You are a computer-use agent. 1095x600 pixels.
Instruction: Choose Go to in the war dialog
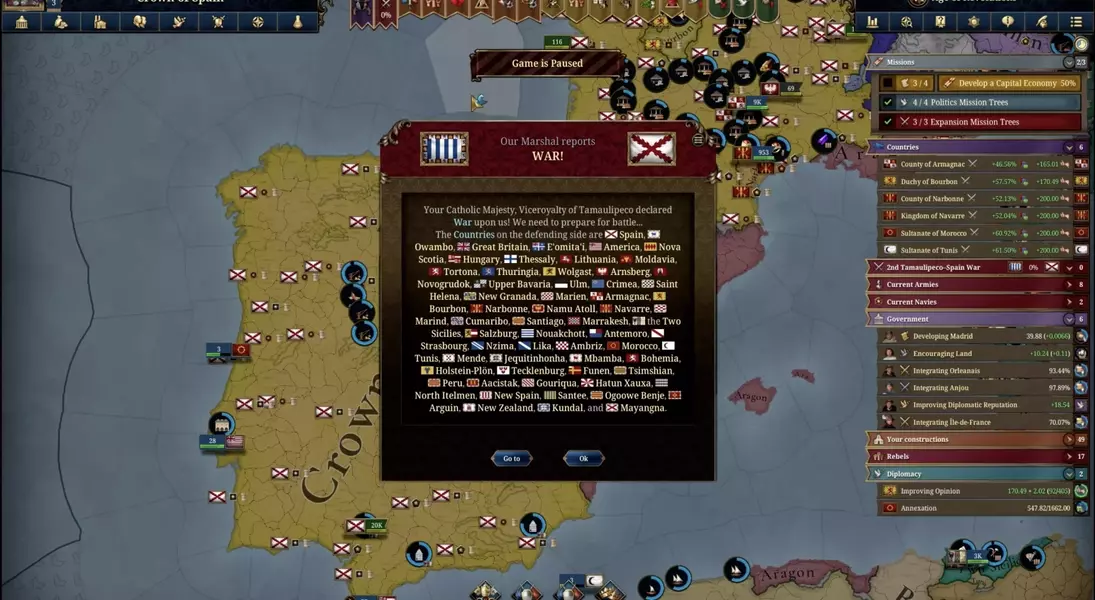(x=511, y=458)
